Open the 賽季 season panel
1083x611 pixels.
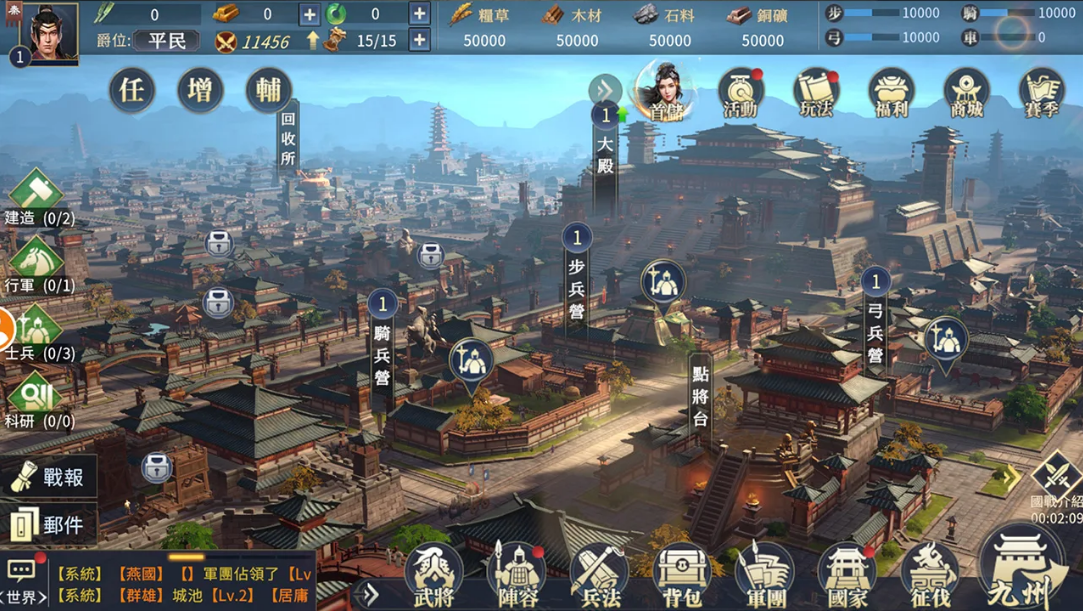(1041, 93)
